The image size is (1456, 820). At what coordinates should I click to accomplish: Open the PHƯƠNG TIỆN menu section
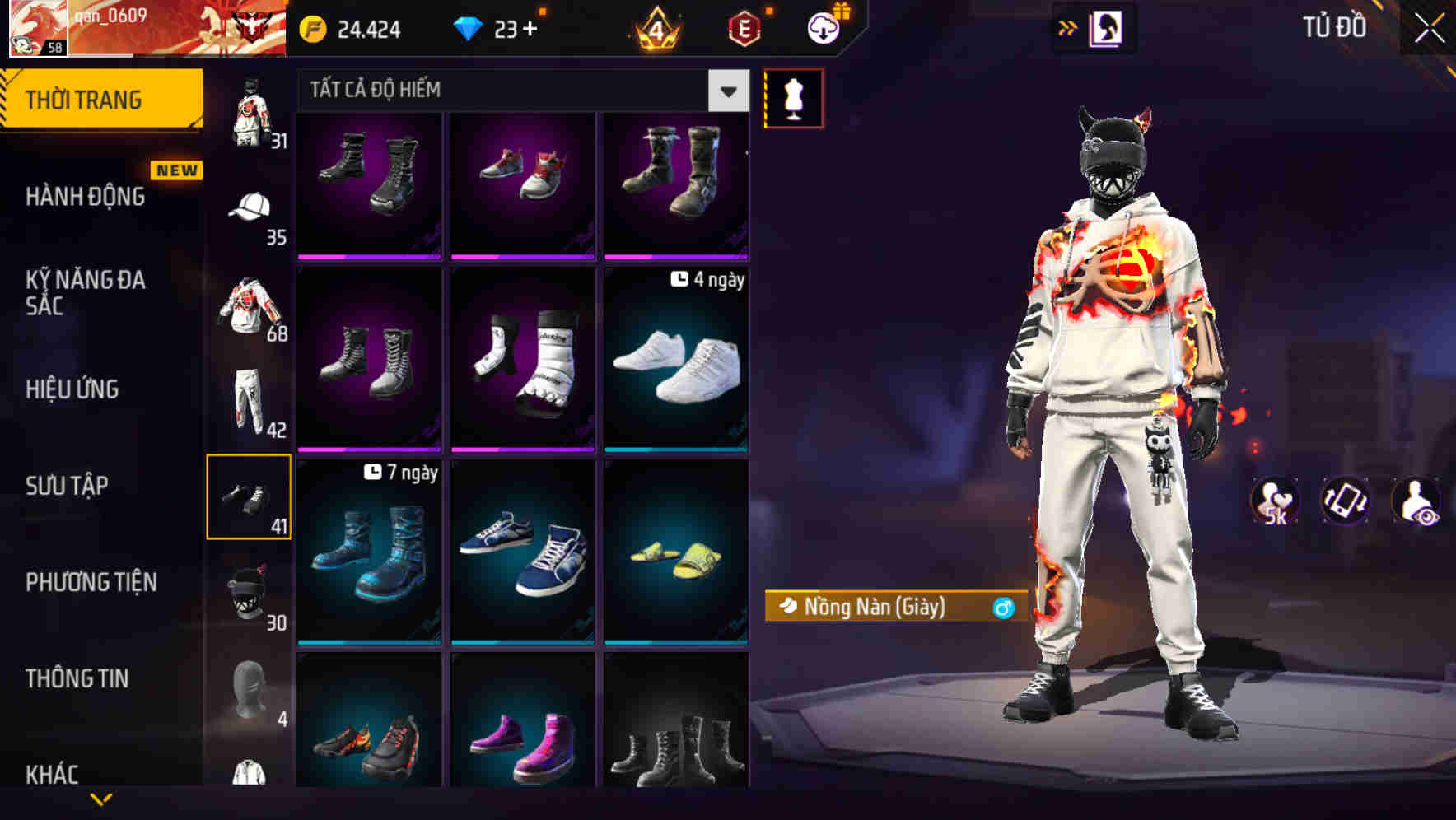tap(91, 582)
